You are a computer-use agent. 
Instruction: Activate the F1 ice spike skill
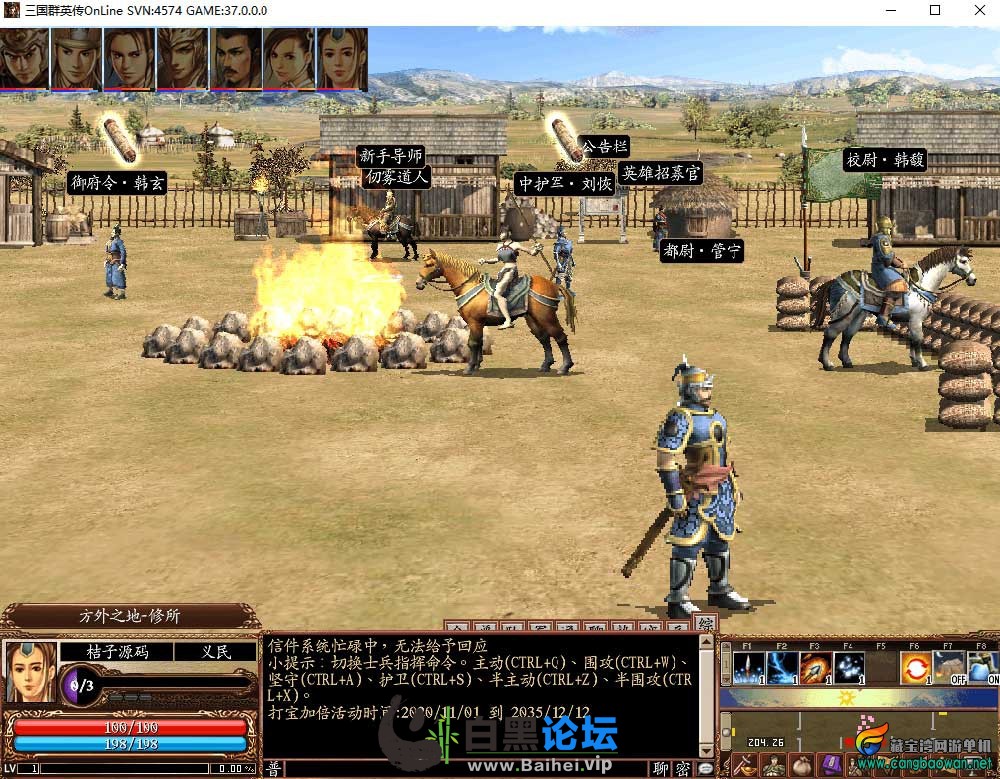point(750,667)
